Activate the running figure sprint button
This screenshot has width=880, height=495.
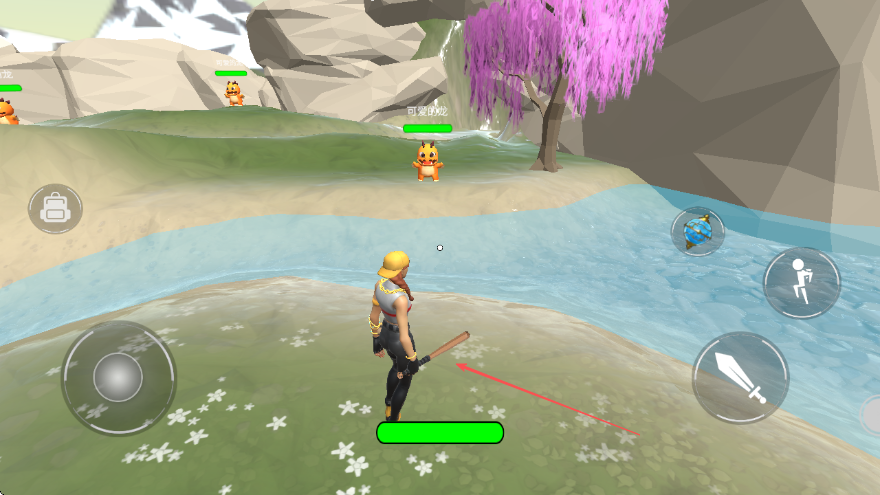[801, 283]
